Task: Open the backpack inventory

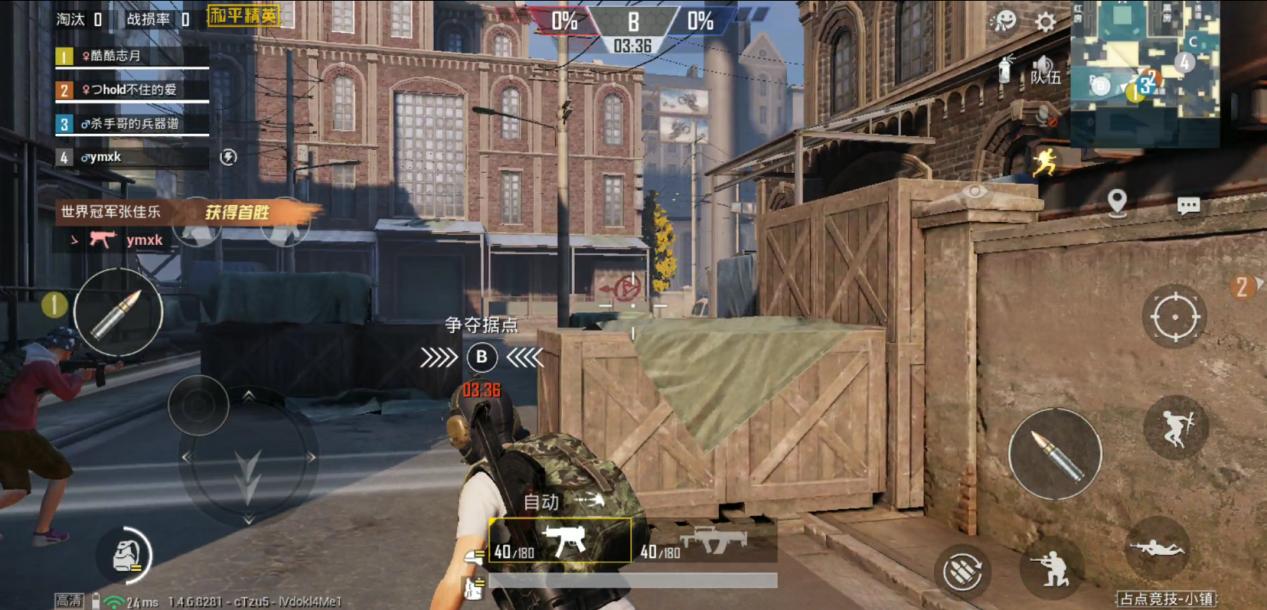Action: tap(125, 555)
